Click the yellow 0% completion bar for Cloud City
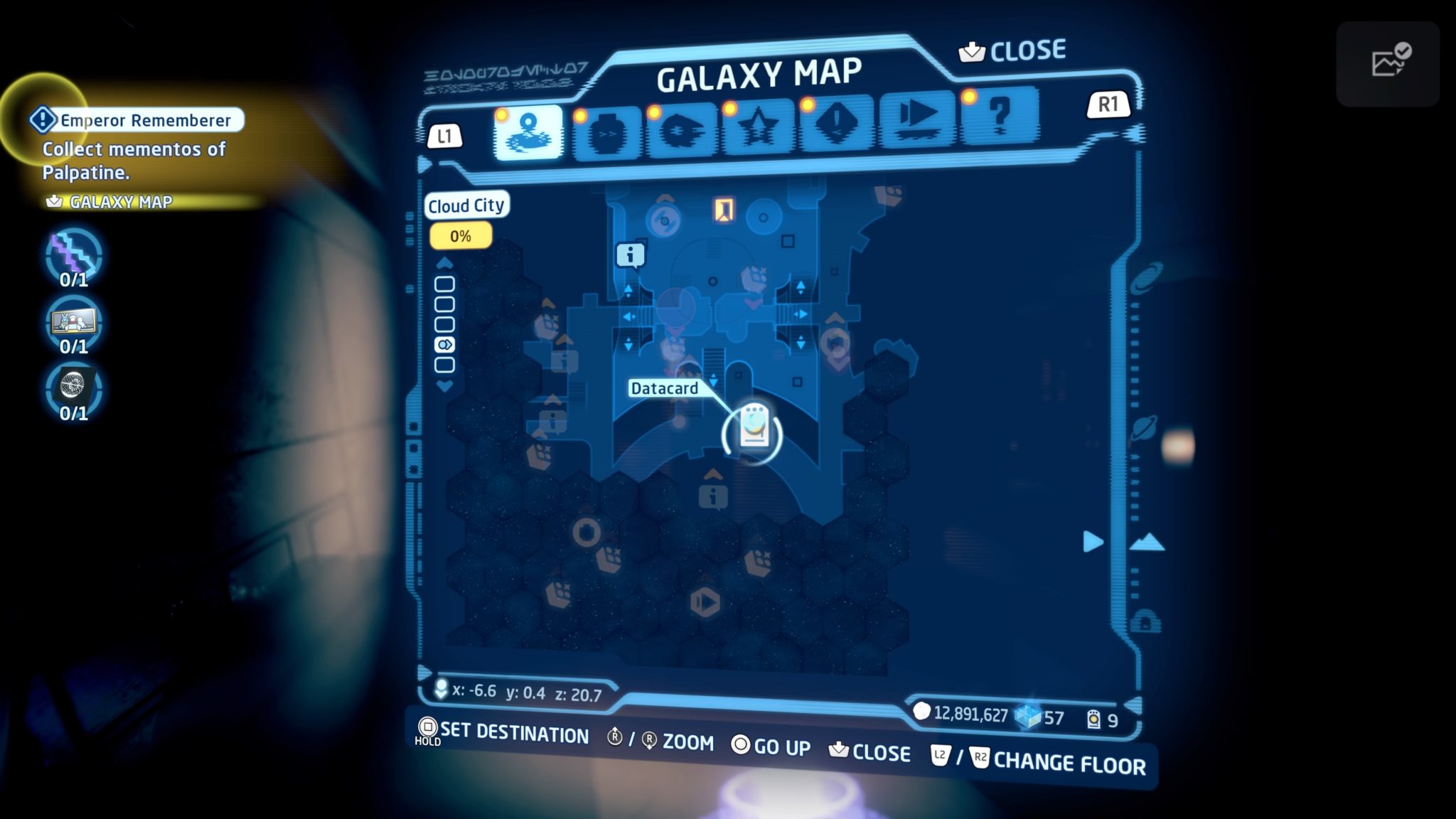 point(461,235)
